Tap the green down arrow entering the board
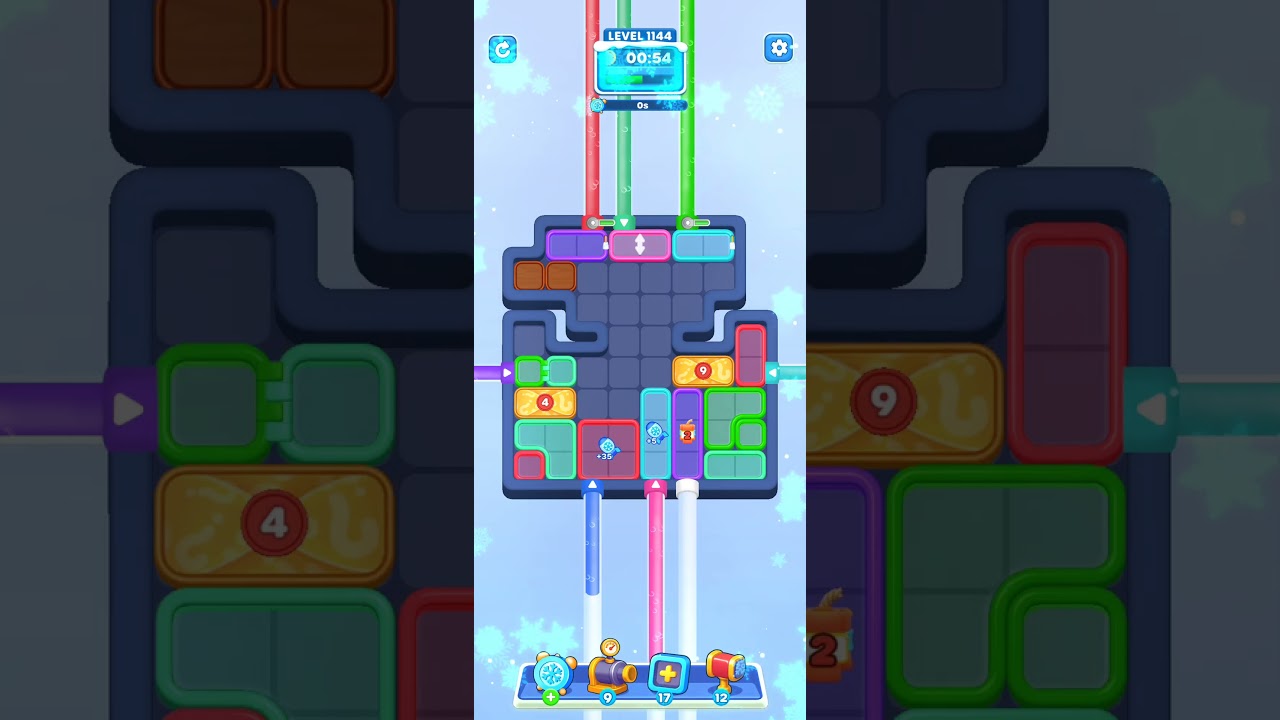 623,221
